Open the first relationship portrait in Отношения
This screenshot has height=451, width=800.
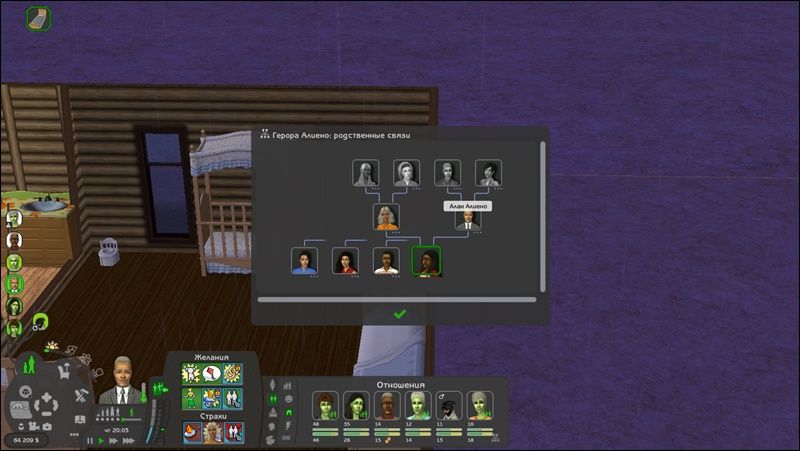325,405
